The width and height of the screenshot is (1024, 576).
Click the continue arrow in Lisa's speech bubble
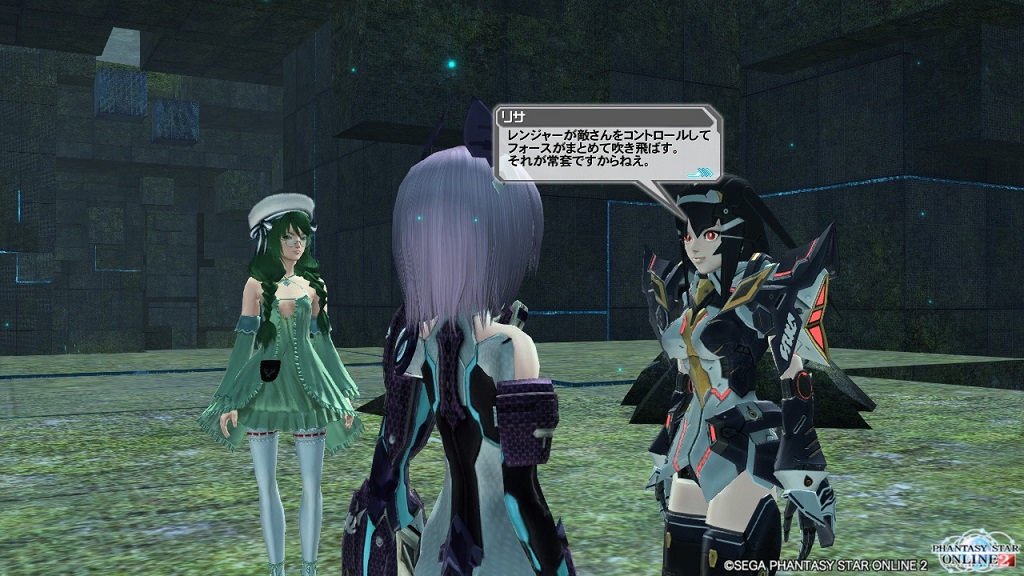pyautogui.click(x=708, y=169)
